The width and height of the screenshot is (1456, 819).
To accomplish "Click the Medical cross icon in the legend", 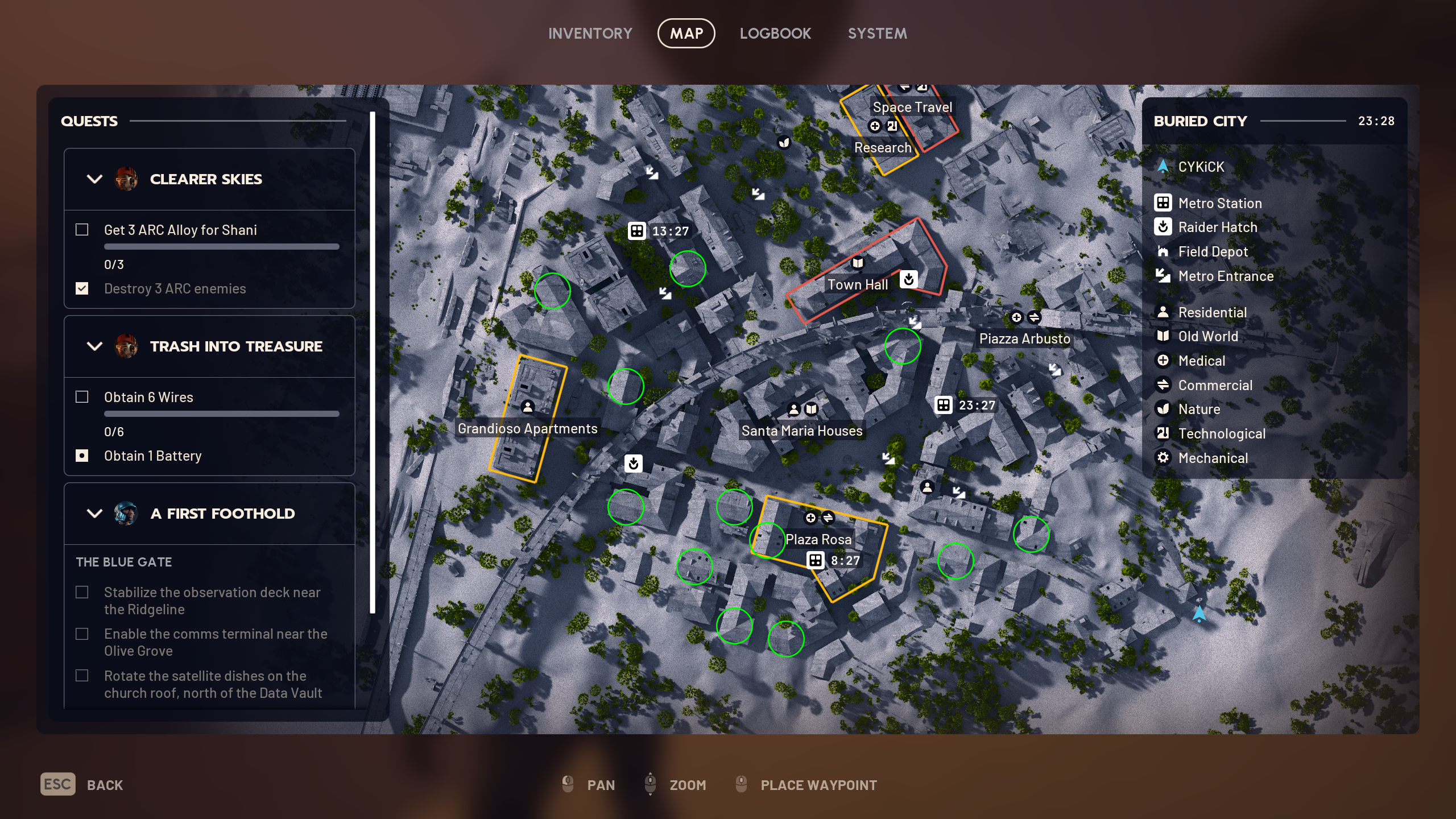I will pyautogui.click(x=1164, y=361).
